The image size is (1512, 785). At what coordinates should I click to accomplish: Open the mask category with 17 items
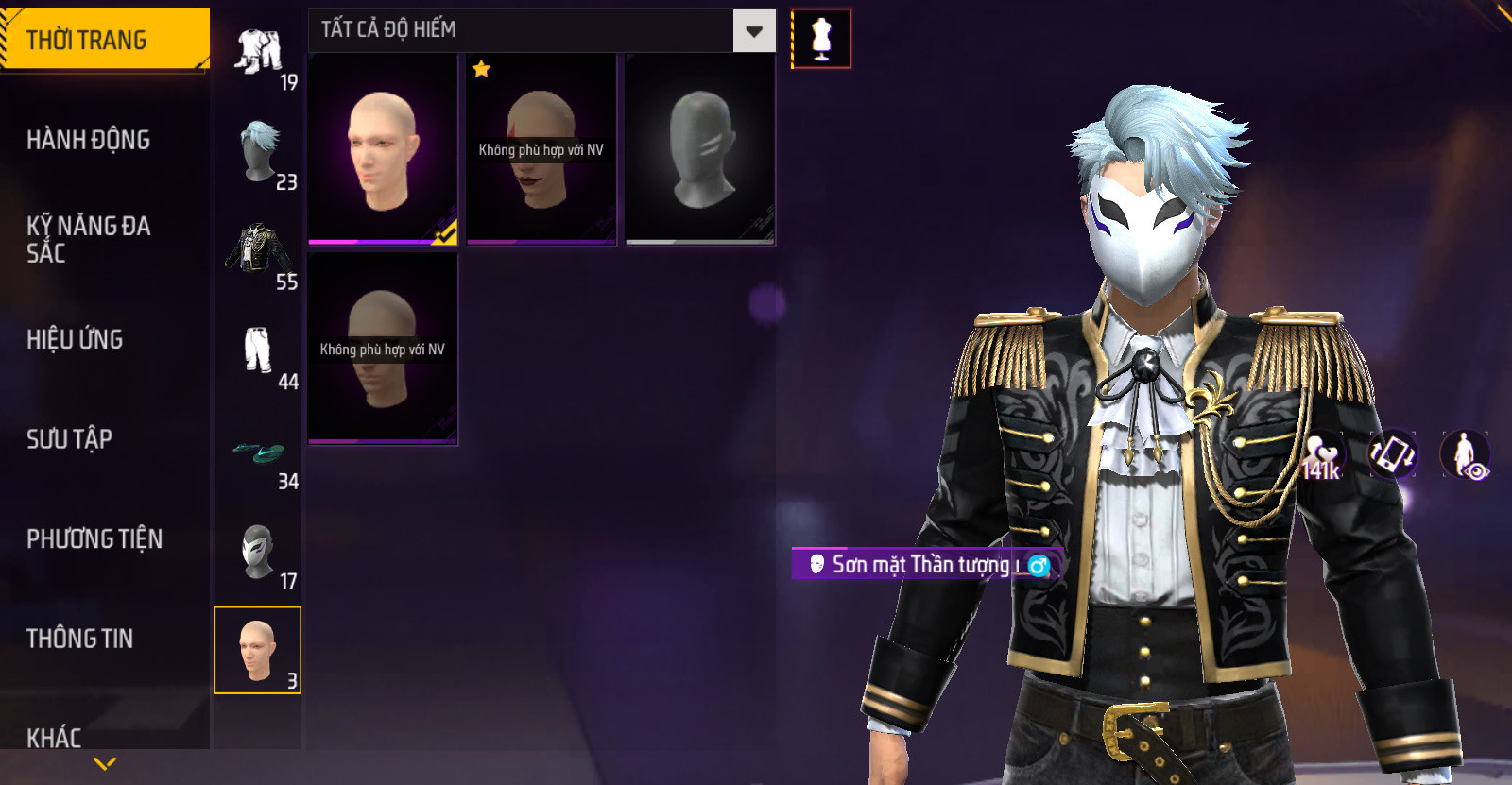259,553
